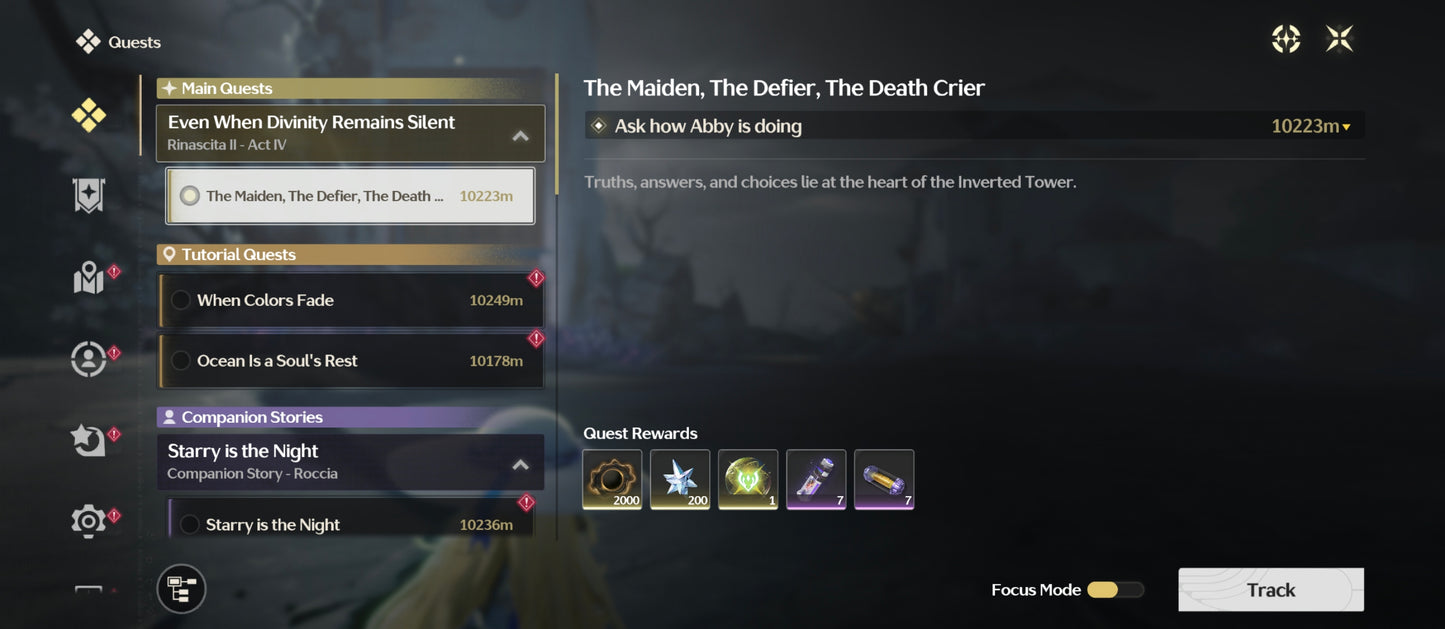The width and height of the screenshot is (1445, 629).
Task: Toggle Focus Mode switch
Action: coord(1114,590)
